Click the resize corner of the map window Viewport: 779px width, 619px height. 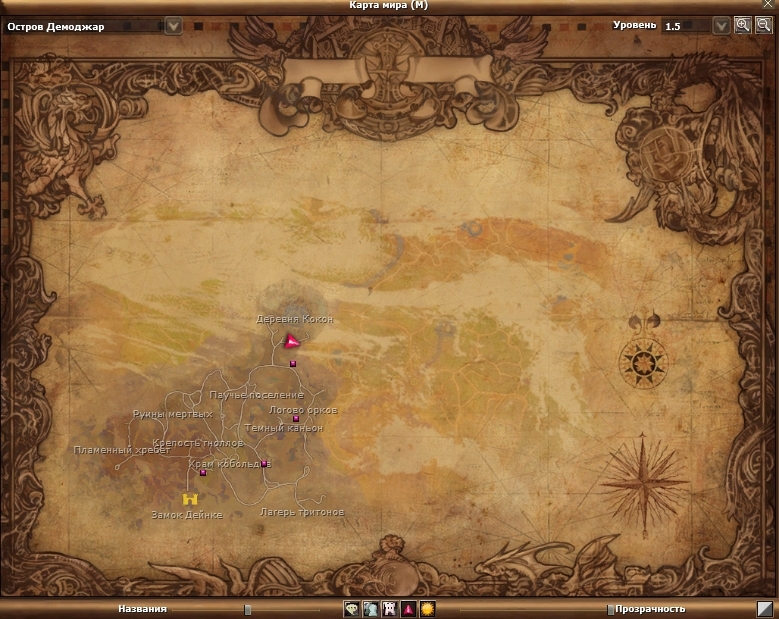[765, 608]
